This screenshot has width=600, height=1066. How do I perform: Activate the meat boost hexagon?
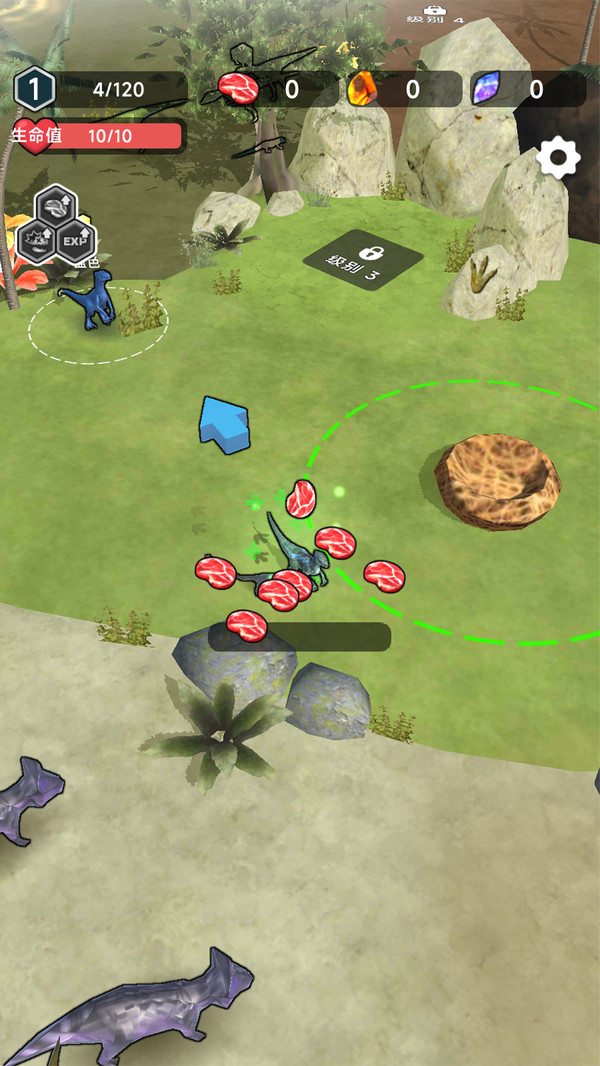click(56, 207)
